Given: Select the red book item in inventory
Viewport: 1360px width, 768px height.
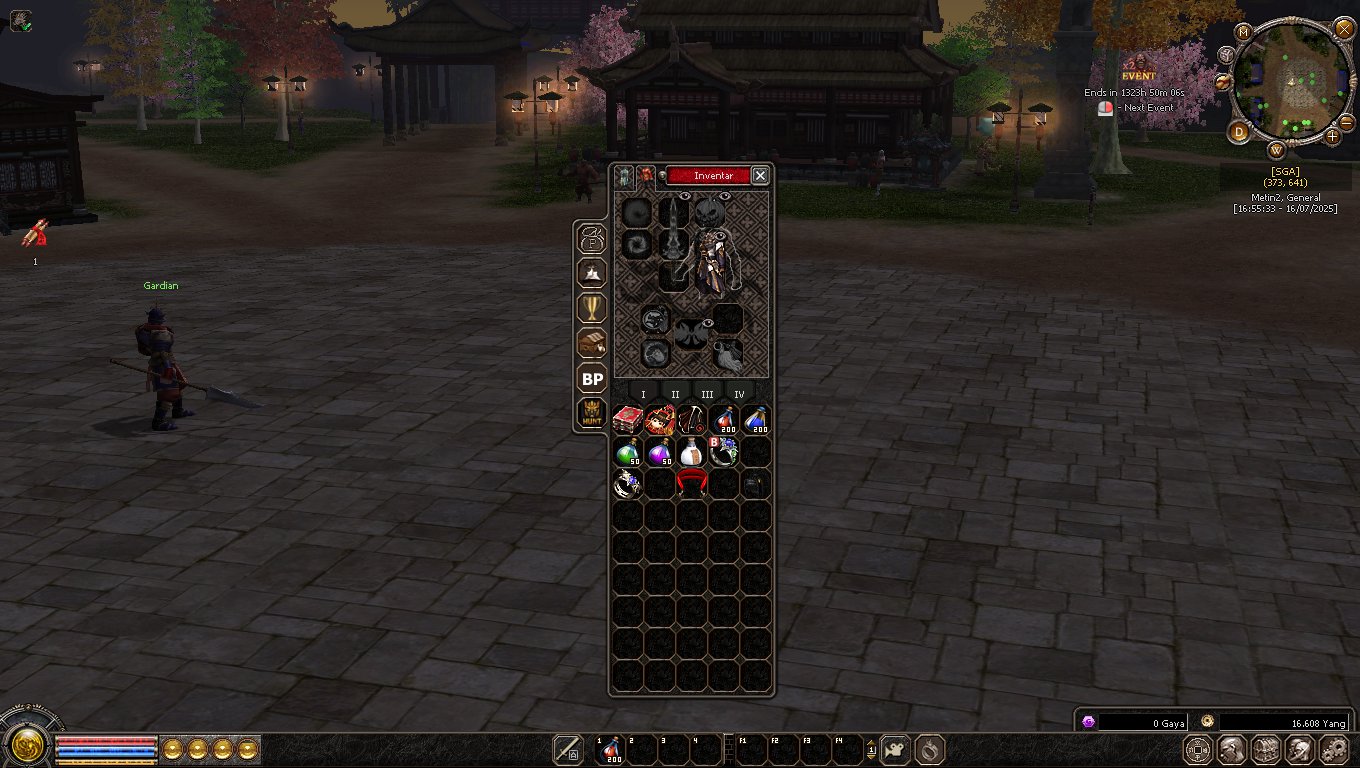Looking at the screenshot, I should (627, 420).
